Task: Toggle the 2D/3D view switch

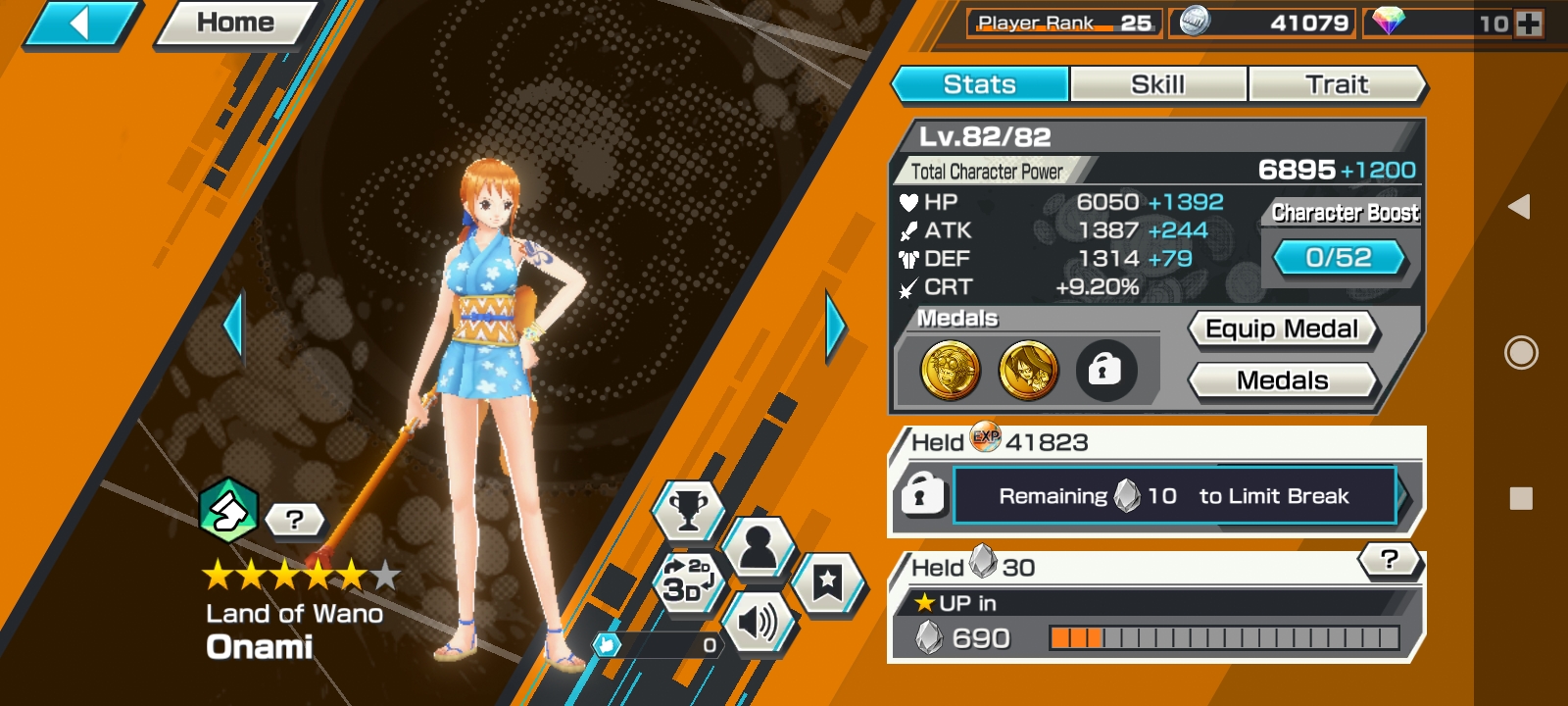Action: 687,580
